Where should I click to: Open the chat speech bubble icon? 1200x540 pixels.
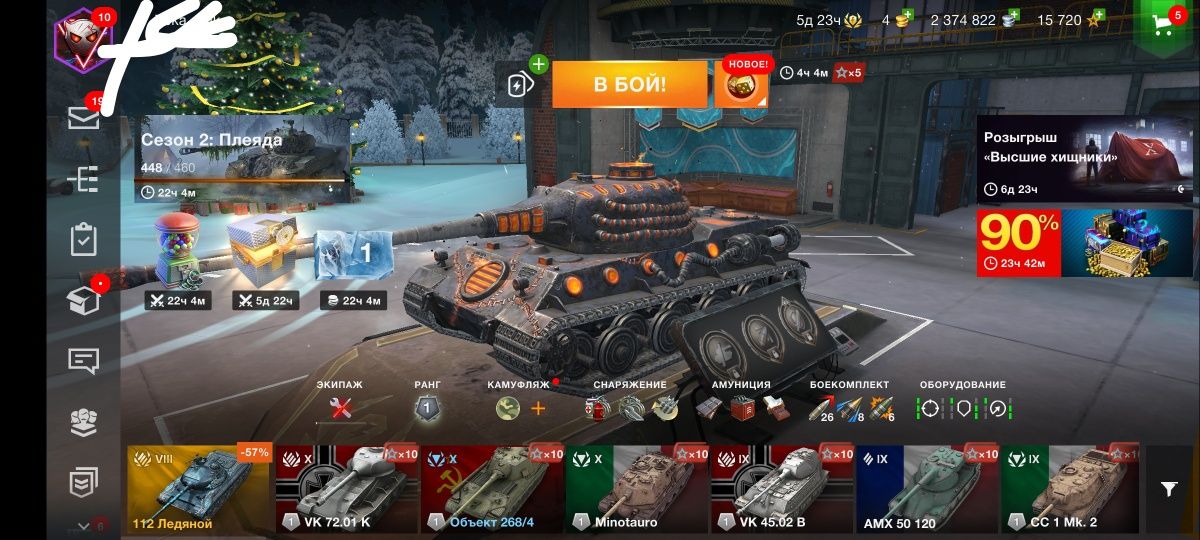pyautogui.click(x=83, y=361)
